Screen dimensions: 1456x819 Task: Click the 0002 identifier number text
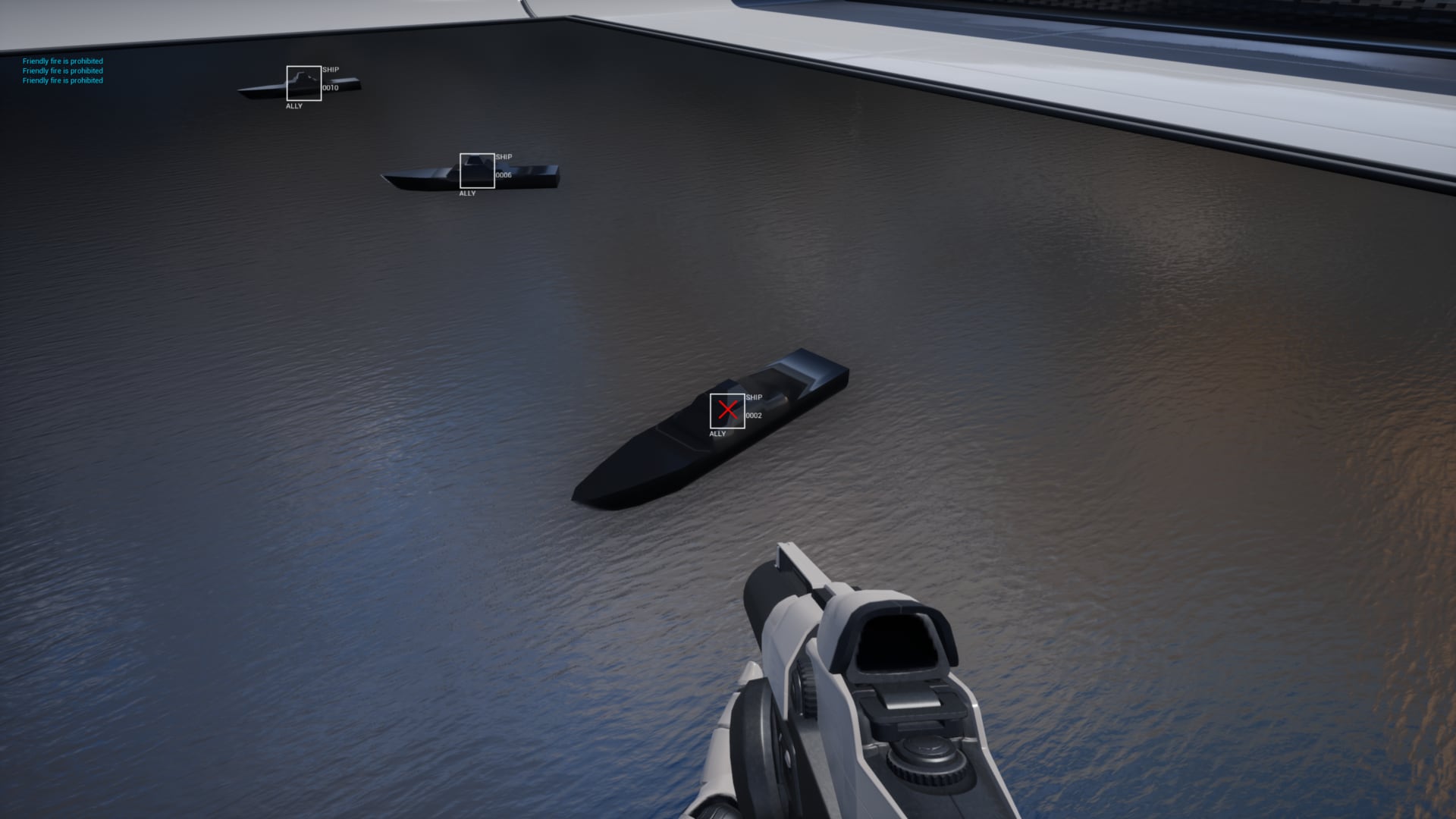753,415
